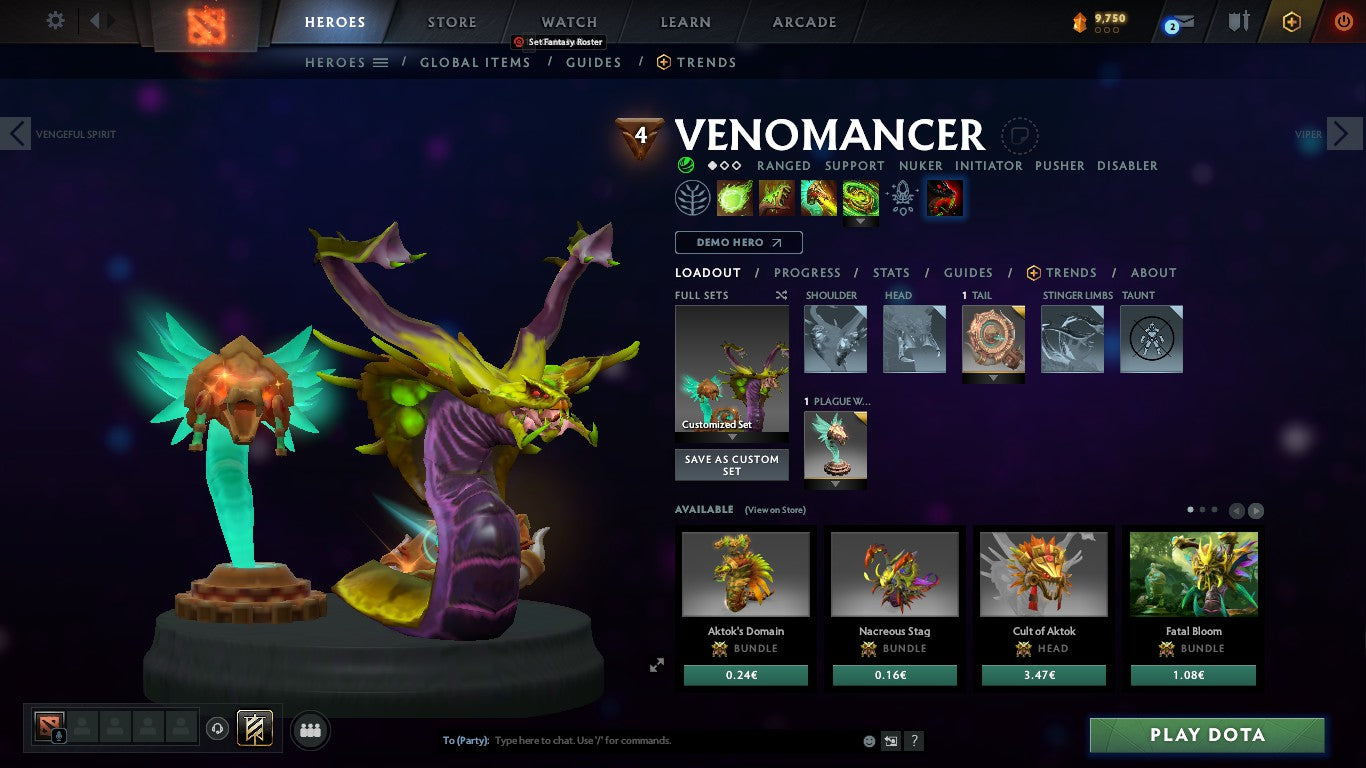This screenshot has height=768, width=1366.
Task: Expand the fourth ability's alternate styles arrow
Action: coord(860,221)
